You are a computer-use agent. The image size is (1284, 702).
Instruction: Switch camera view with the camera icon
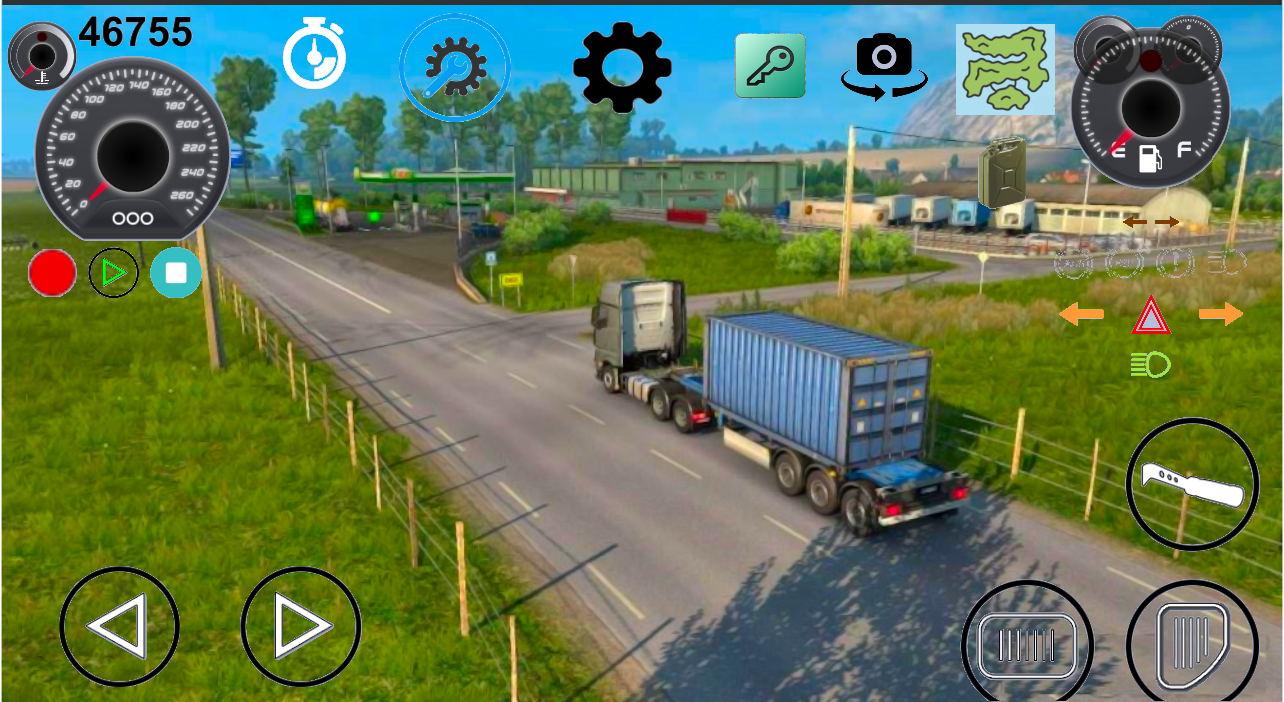pos(884,66)
